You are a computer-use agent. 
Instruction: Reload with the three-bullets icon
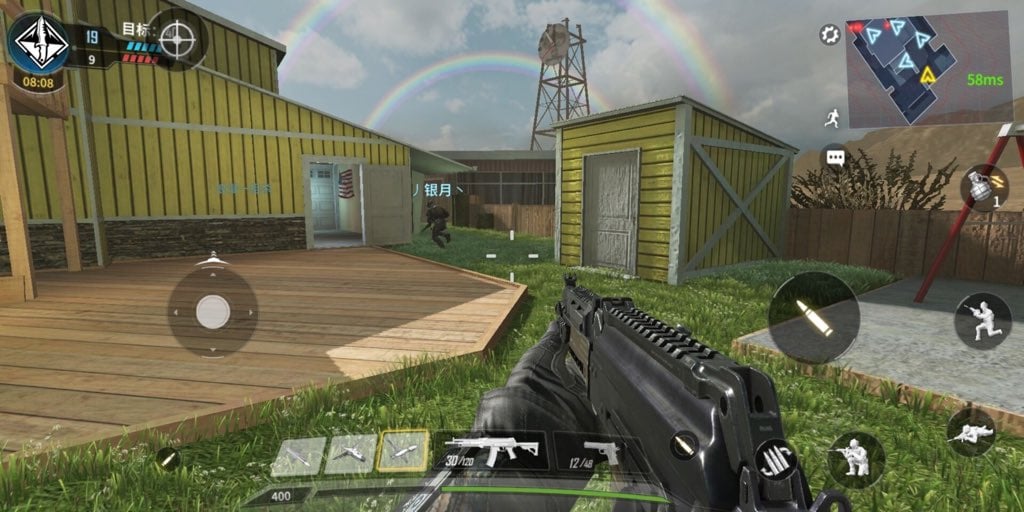[x=776, y=461]
